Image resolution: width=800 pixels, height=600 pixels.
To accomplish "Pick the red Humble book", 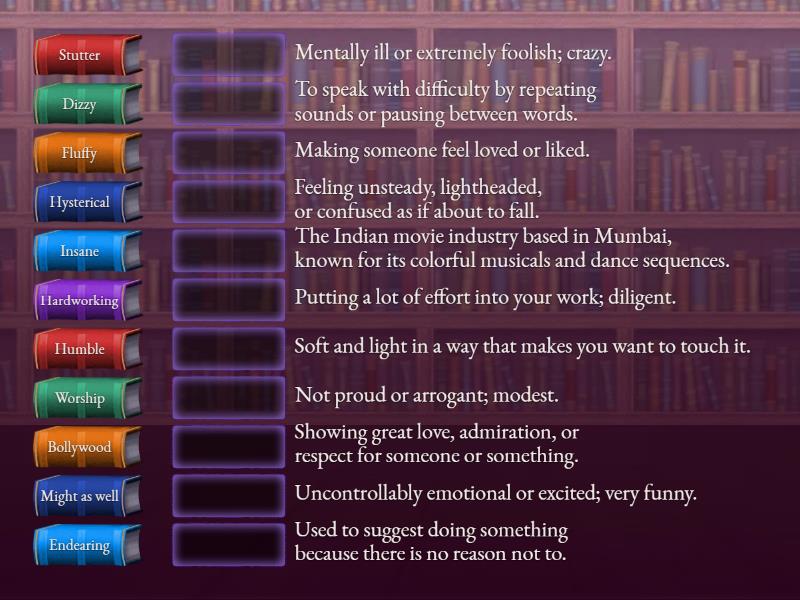I will 84,349.
